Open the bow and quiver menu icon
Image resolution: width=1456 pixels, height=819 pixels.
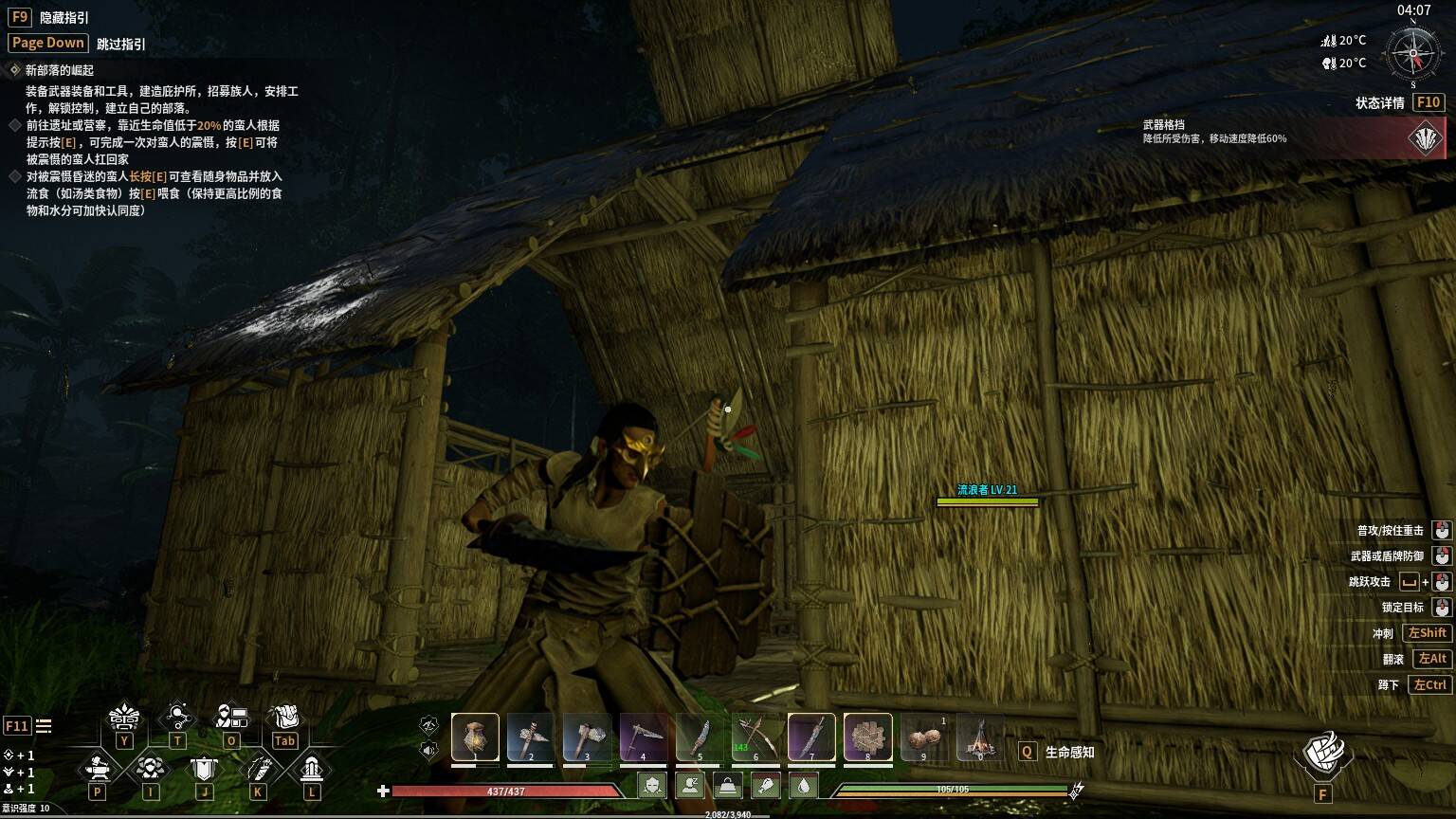tap(258, 768)
